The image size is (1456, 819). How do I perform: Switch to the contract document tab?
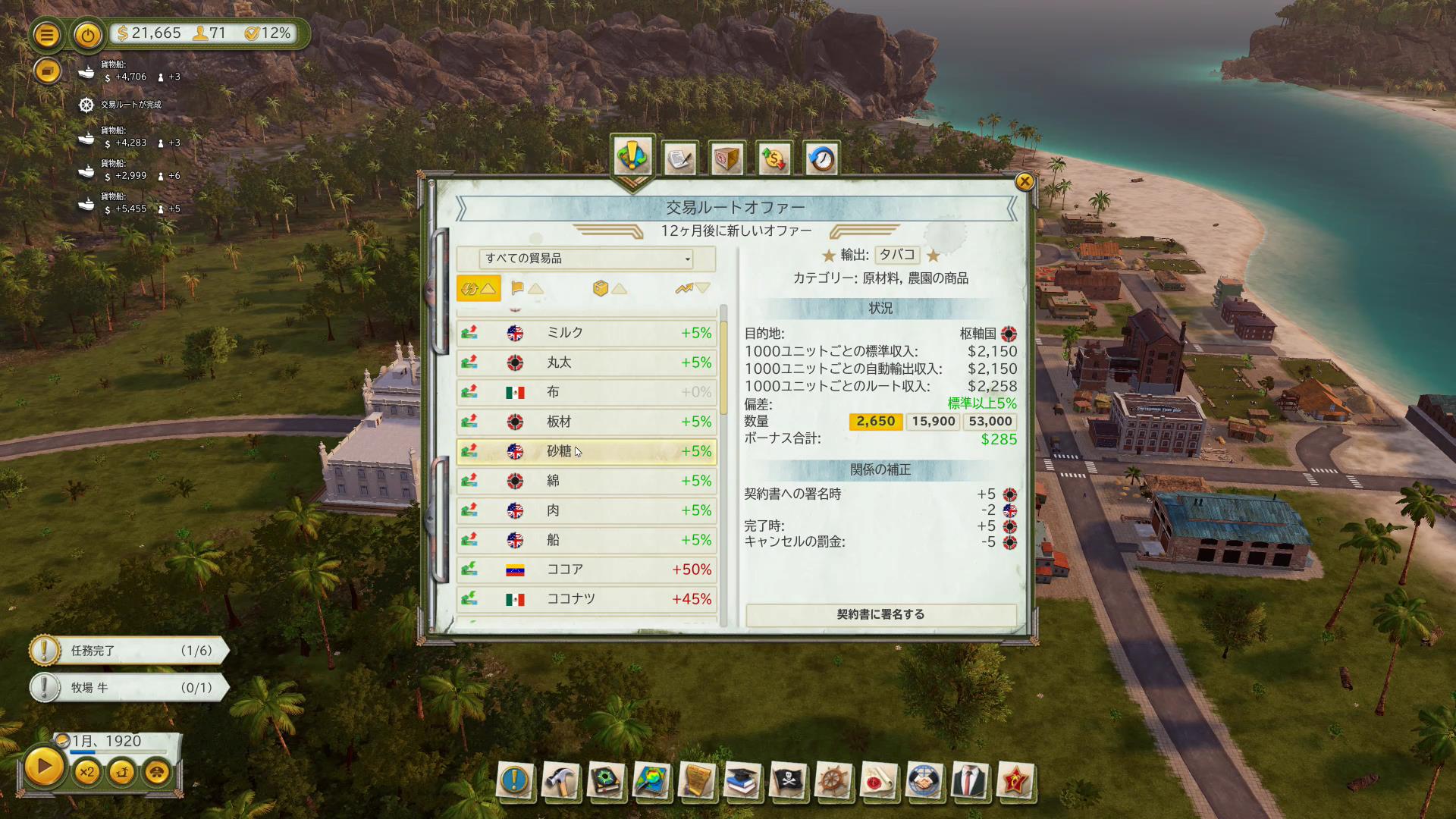(x=679, y=159)
